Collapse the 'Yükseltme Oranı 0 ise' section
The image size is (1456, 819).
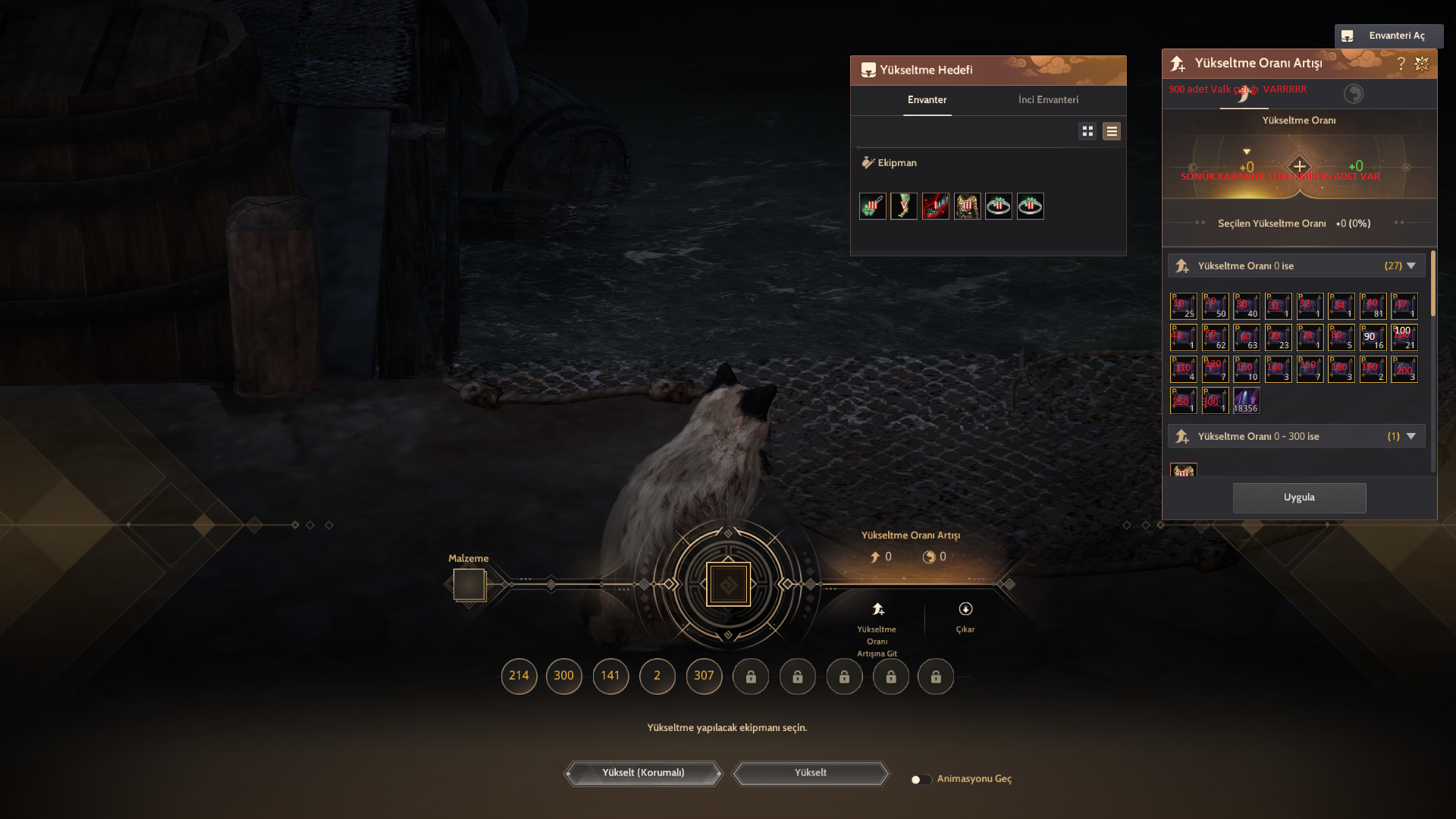tap(1410, 266)
